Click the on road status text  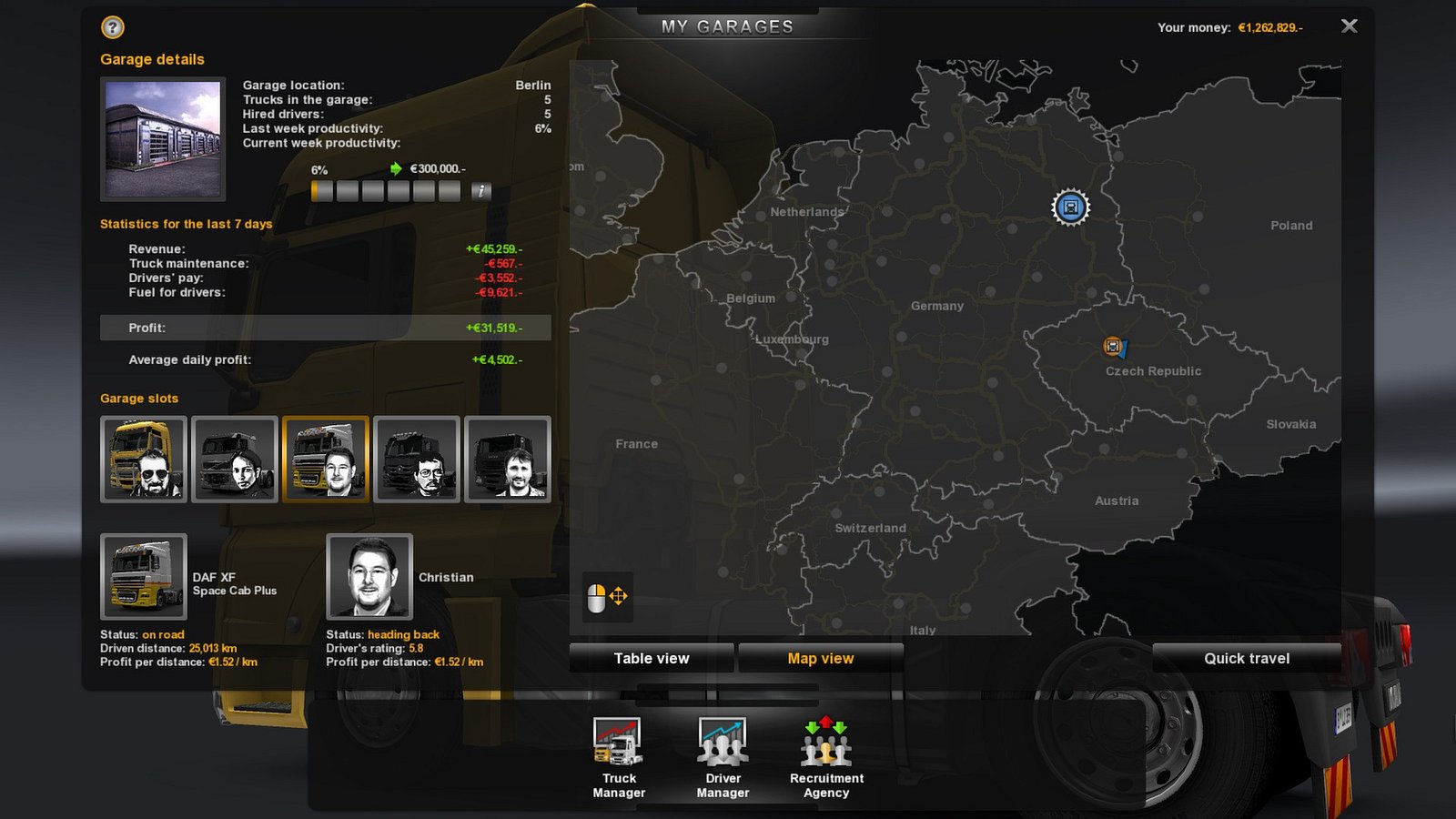click(161, 634)
